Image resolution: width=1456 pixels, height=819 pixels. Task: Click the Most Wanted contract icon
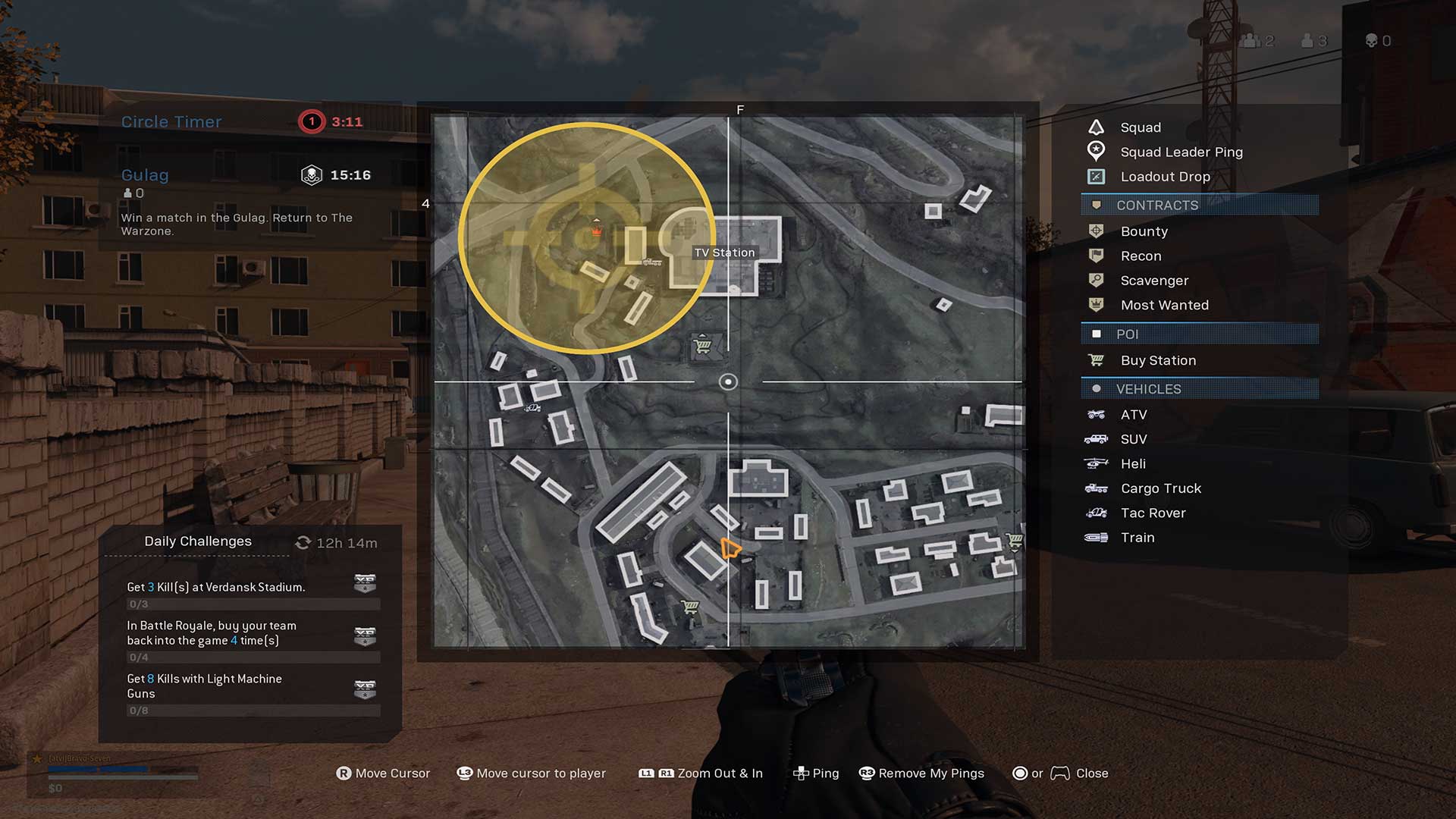[1095, 305]
